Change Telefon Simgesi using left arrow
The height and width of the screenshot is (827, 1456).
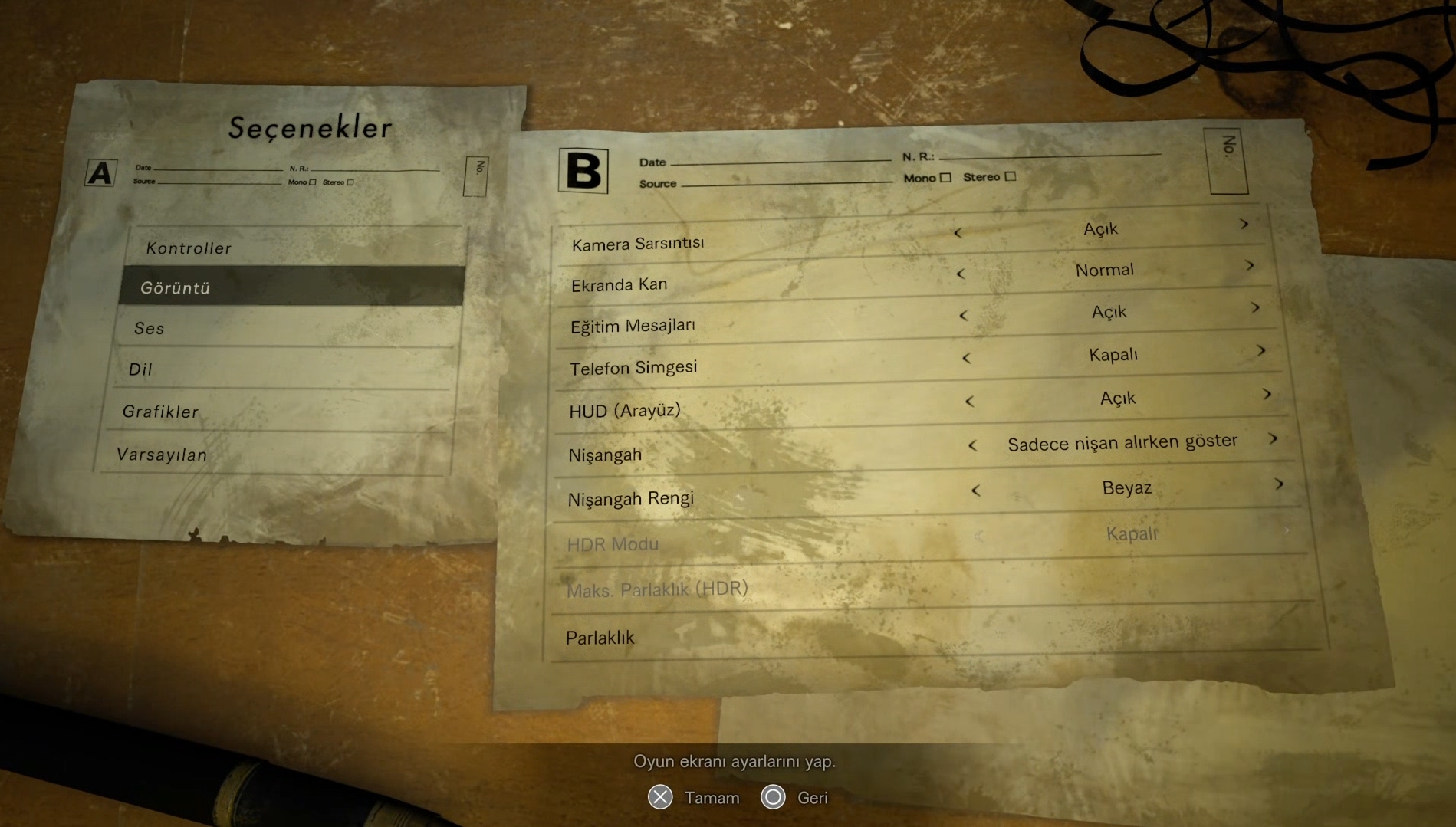point(966,358)
